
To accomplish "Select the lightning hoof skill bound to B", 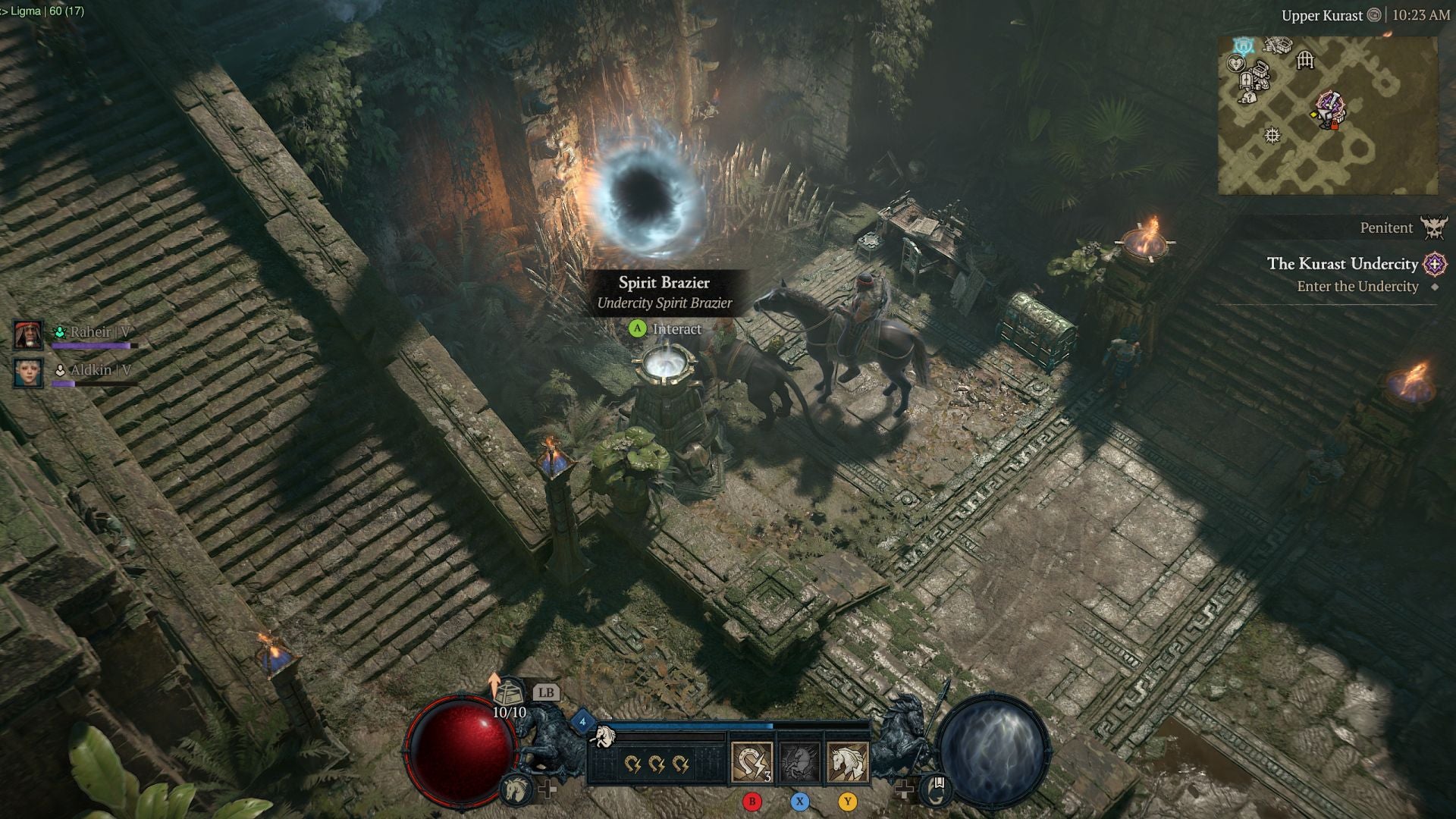I will point(752,761).
